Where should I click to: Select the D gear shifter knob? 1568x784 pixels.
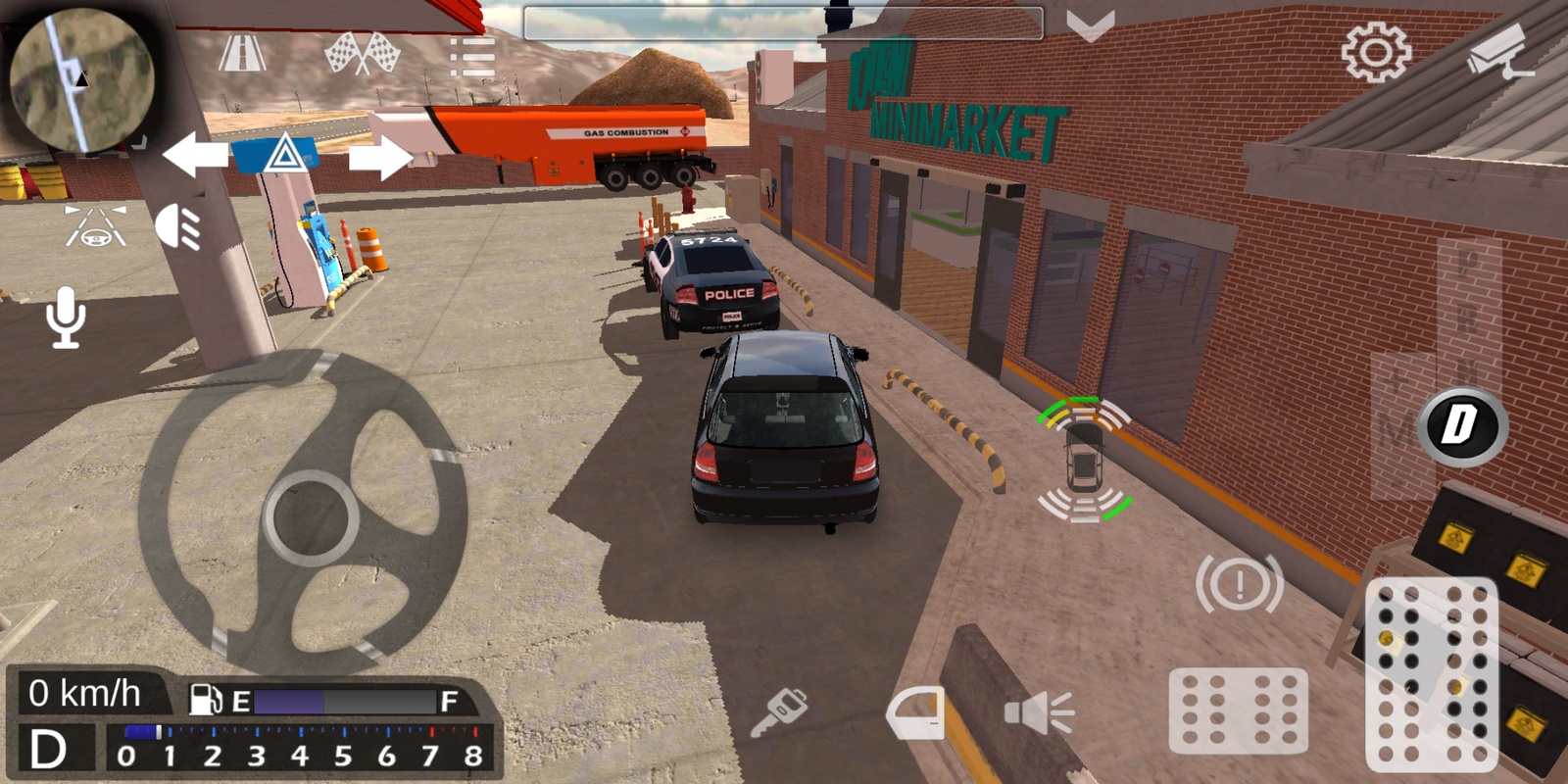point(1460,426)
